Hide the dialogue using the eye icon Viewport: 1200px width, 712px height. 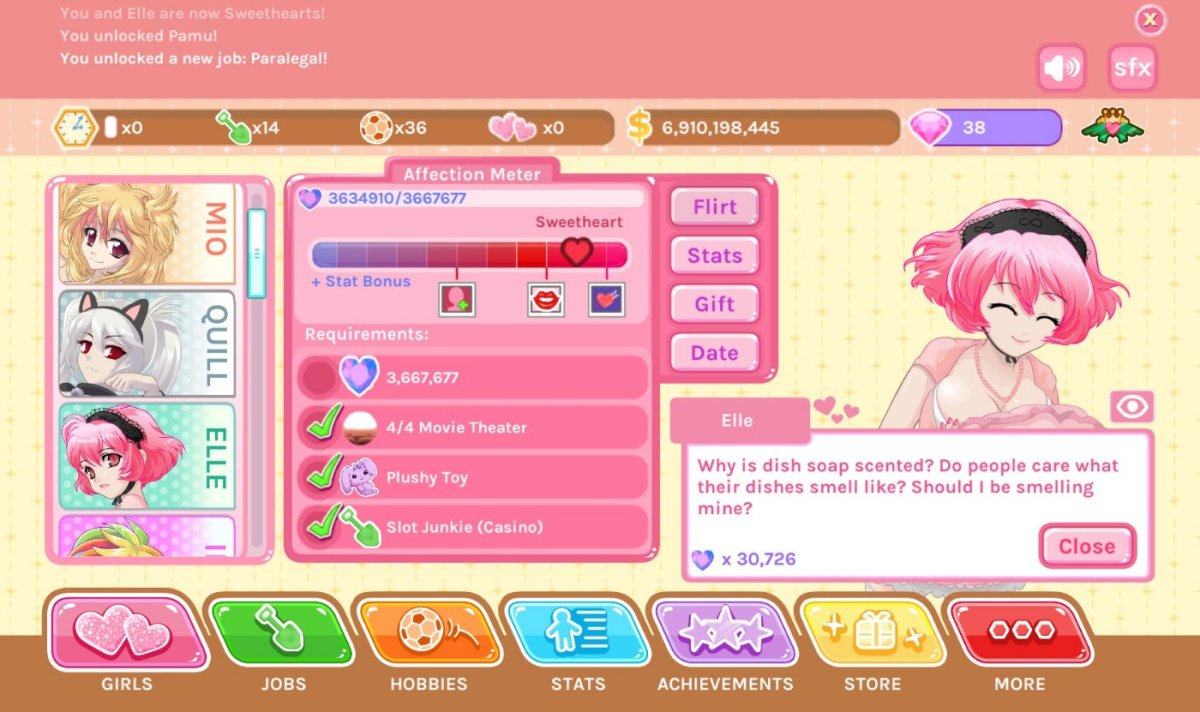[x=1132, y=407]
